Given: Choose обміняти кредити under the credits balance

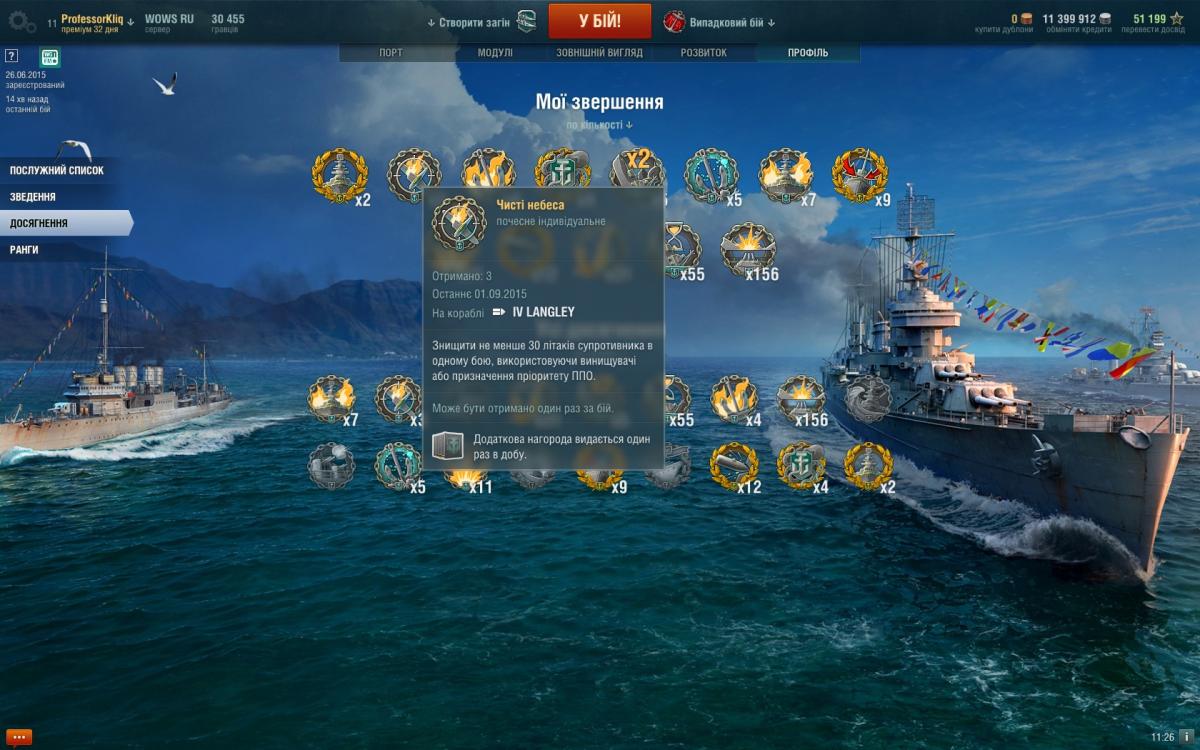Looking at the screenshot, I should coord(1077,30).
